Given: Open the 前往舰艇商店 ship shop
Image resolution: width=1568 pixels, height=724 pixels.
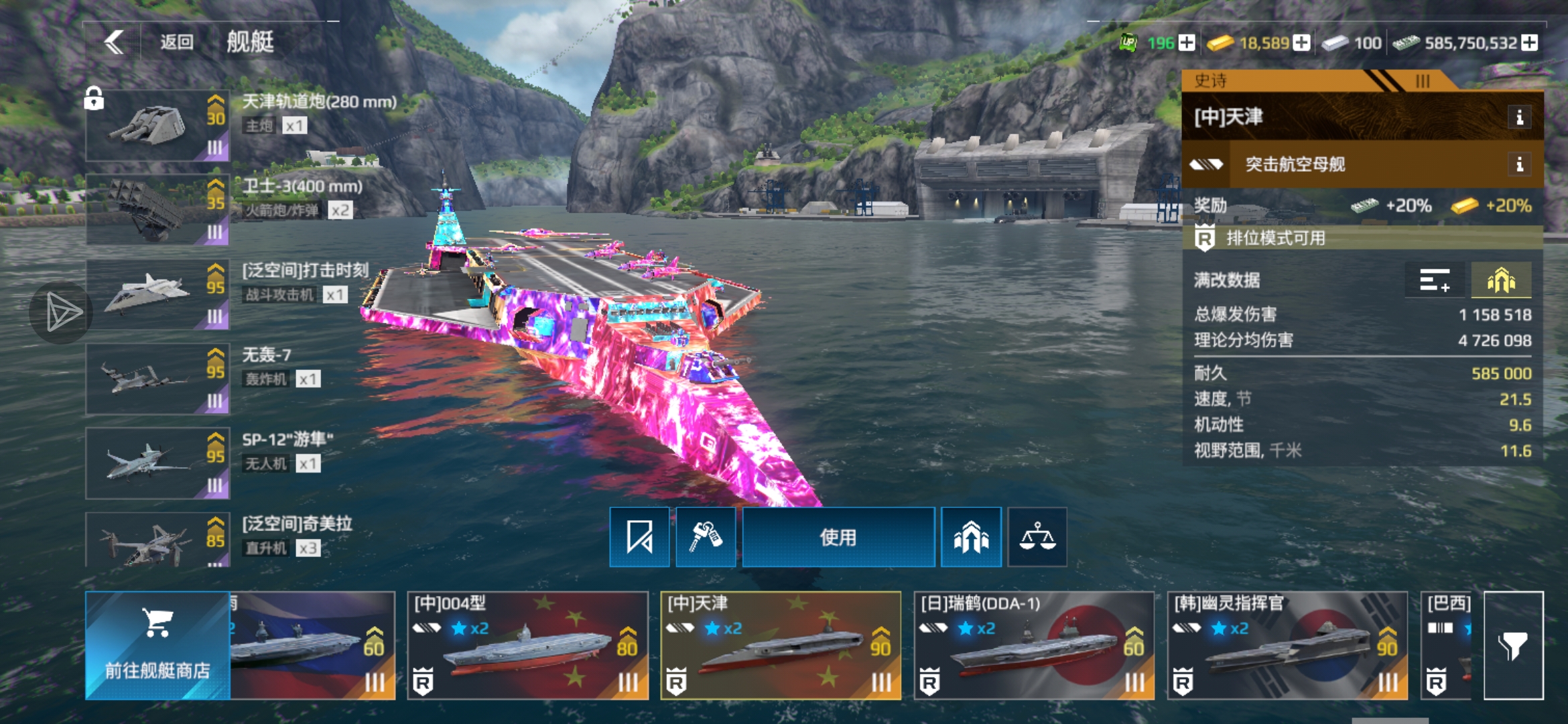Looking at the screenshot, I should click(x=157, y=645).
